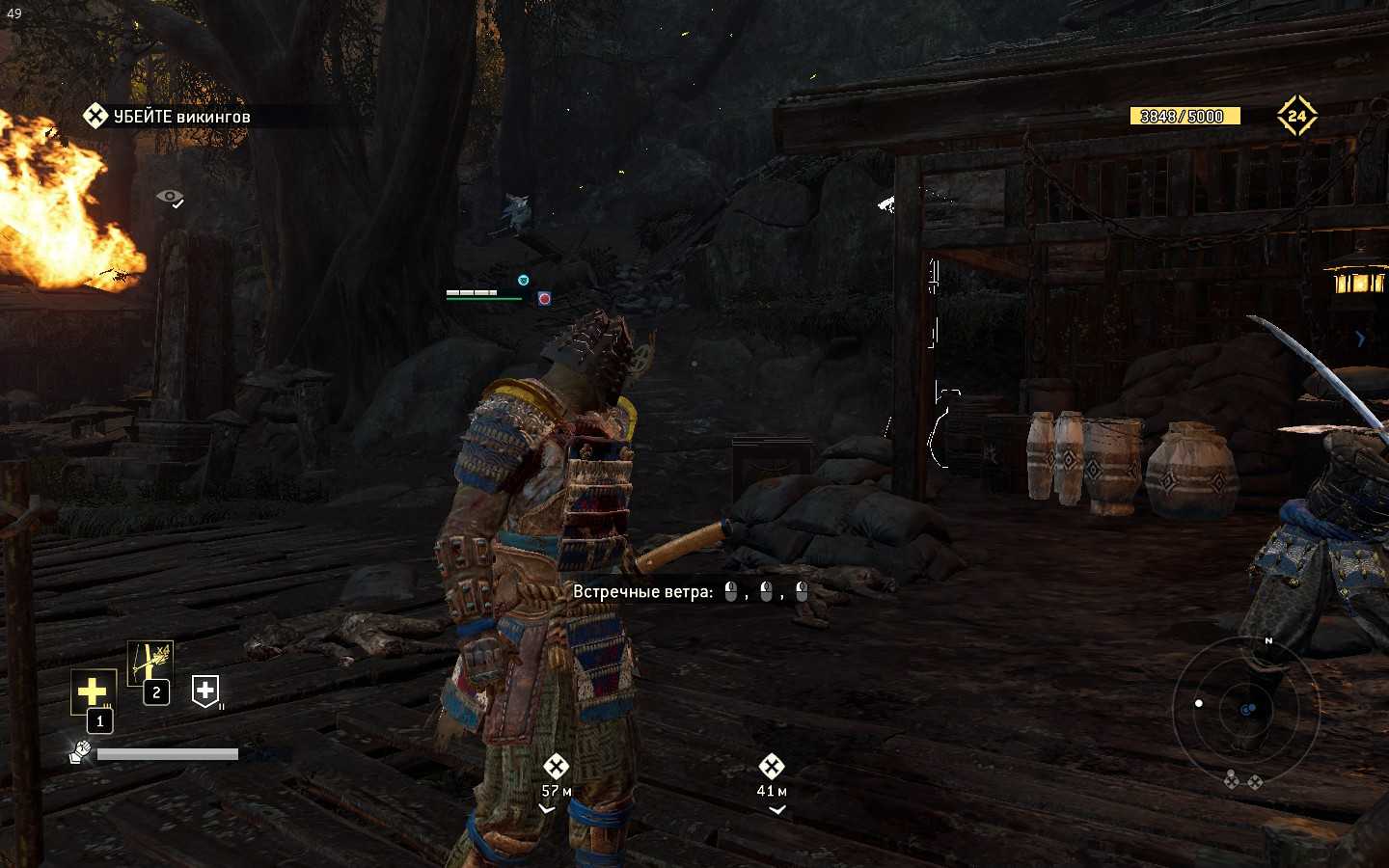Activate the yellow cross healing feat
The width and height of the screenshot is (1389, 868).
tap(93, 692)
